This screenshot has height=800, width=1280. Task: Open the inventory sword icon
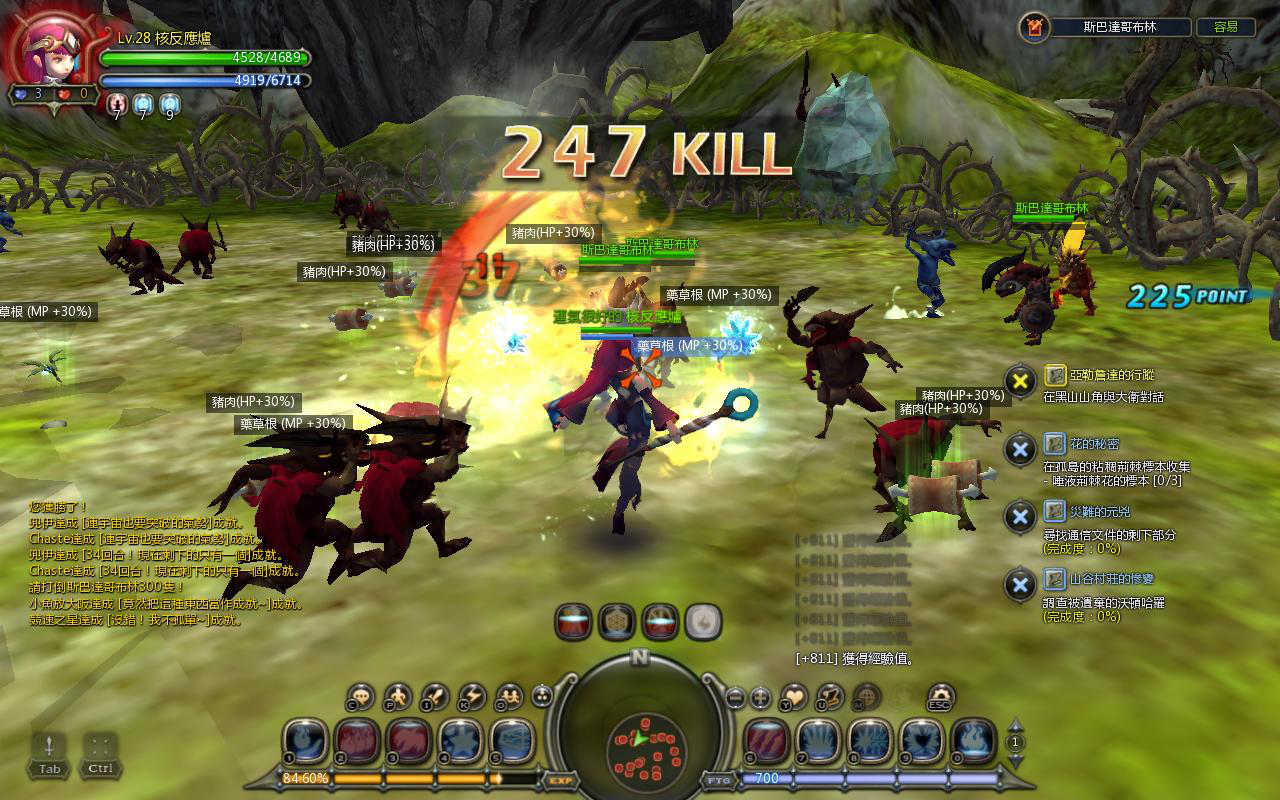435,696
